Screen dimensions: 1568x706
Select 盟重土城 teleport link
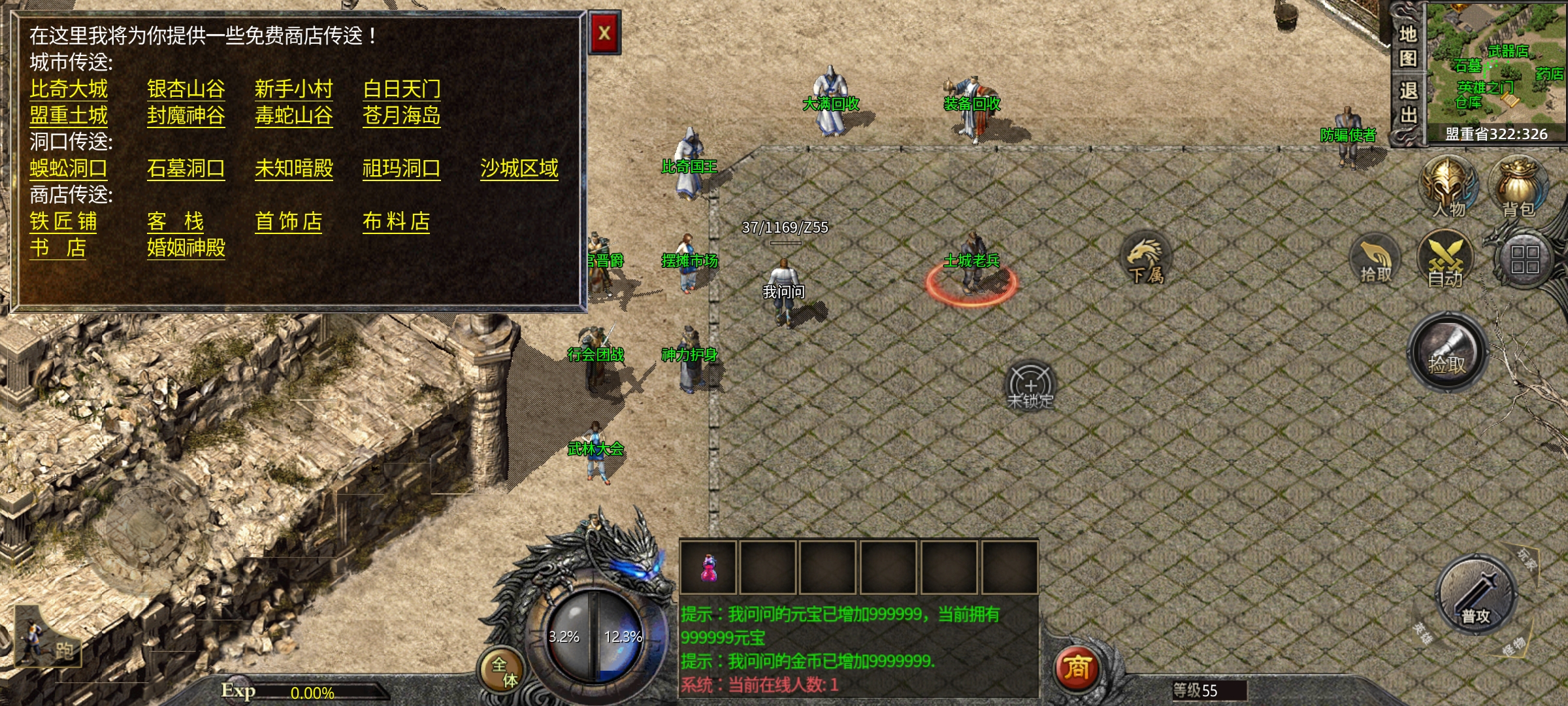pyautogui.click(x=69, y=116)
